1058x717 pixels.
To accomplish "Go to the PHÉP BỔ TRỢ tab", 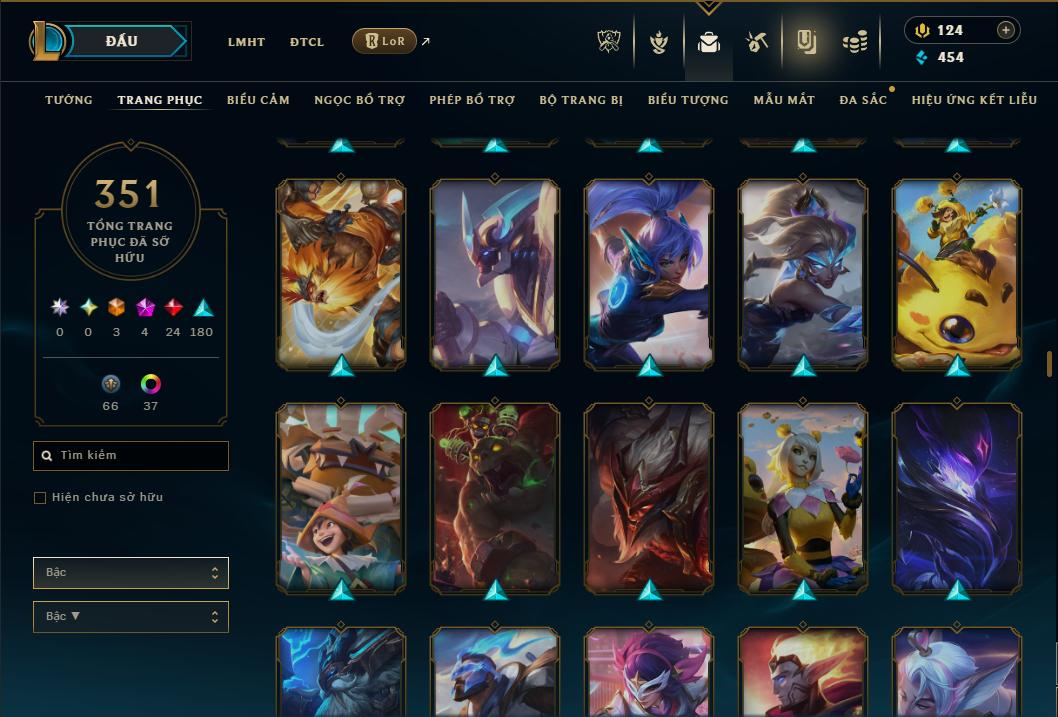I will point(472,100).
